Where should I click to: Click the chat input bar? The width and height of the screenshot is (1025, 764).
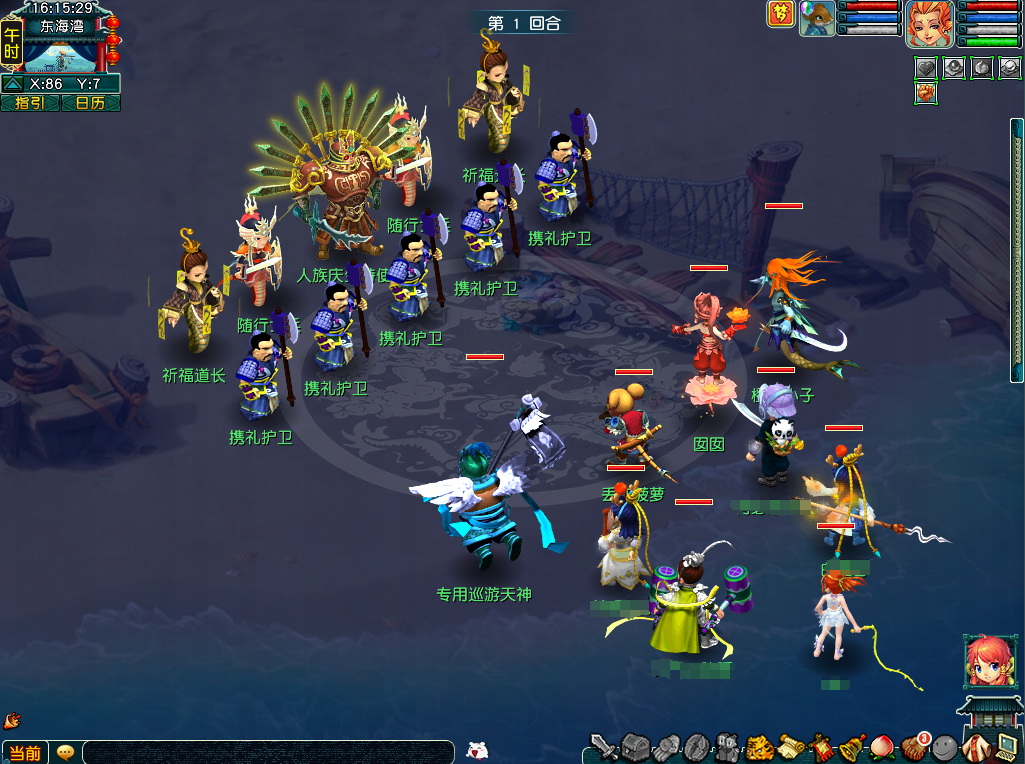tap(268, 753)
